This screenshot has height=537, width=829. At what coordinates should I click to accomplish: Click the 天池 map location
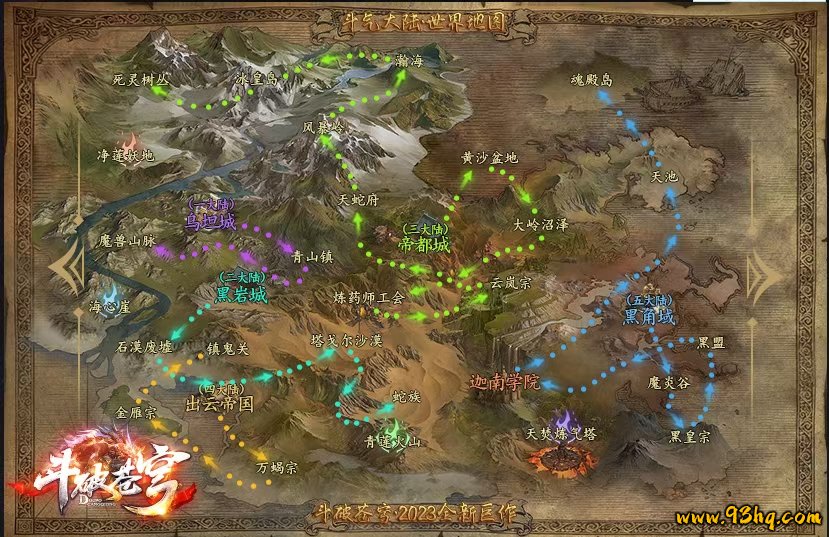[664, 177]
